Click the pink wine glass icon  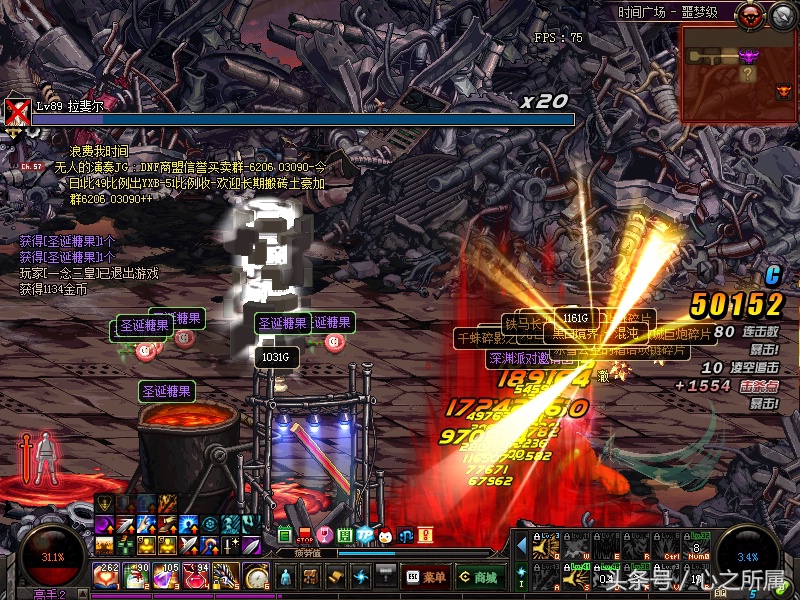326,536
